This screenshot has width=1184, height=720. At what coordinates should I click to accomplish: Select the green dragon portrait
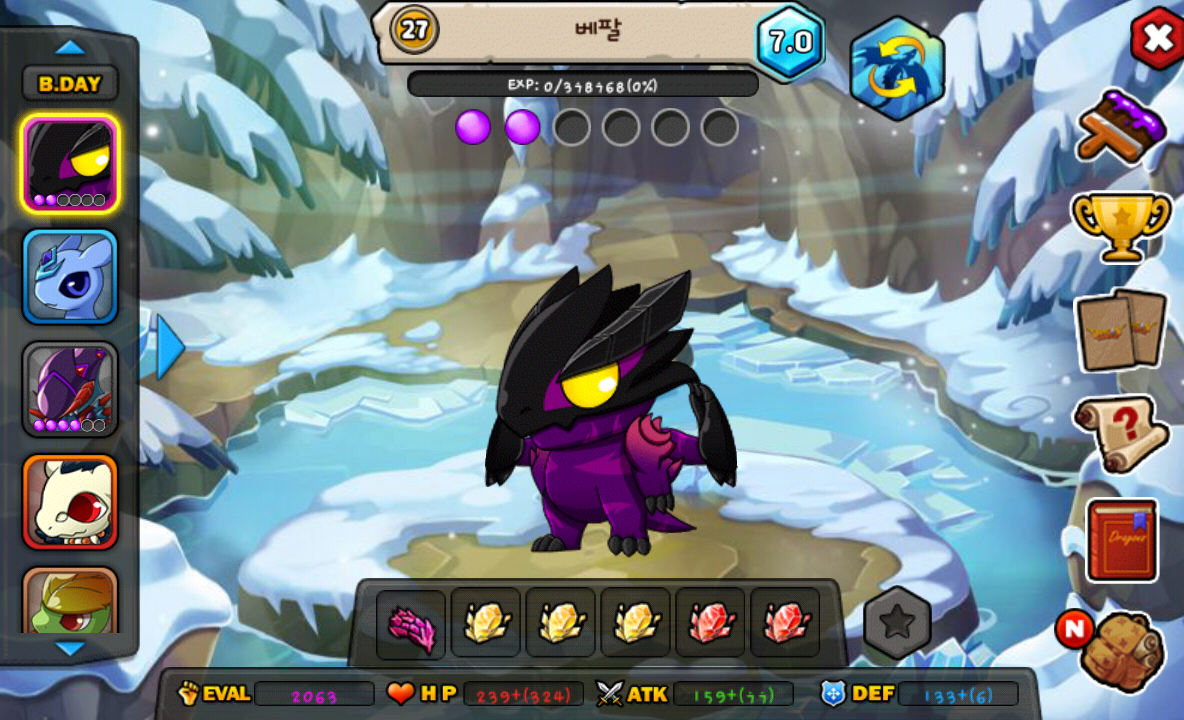(x=70, y=602)
